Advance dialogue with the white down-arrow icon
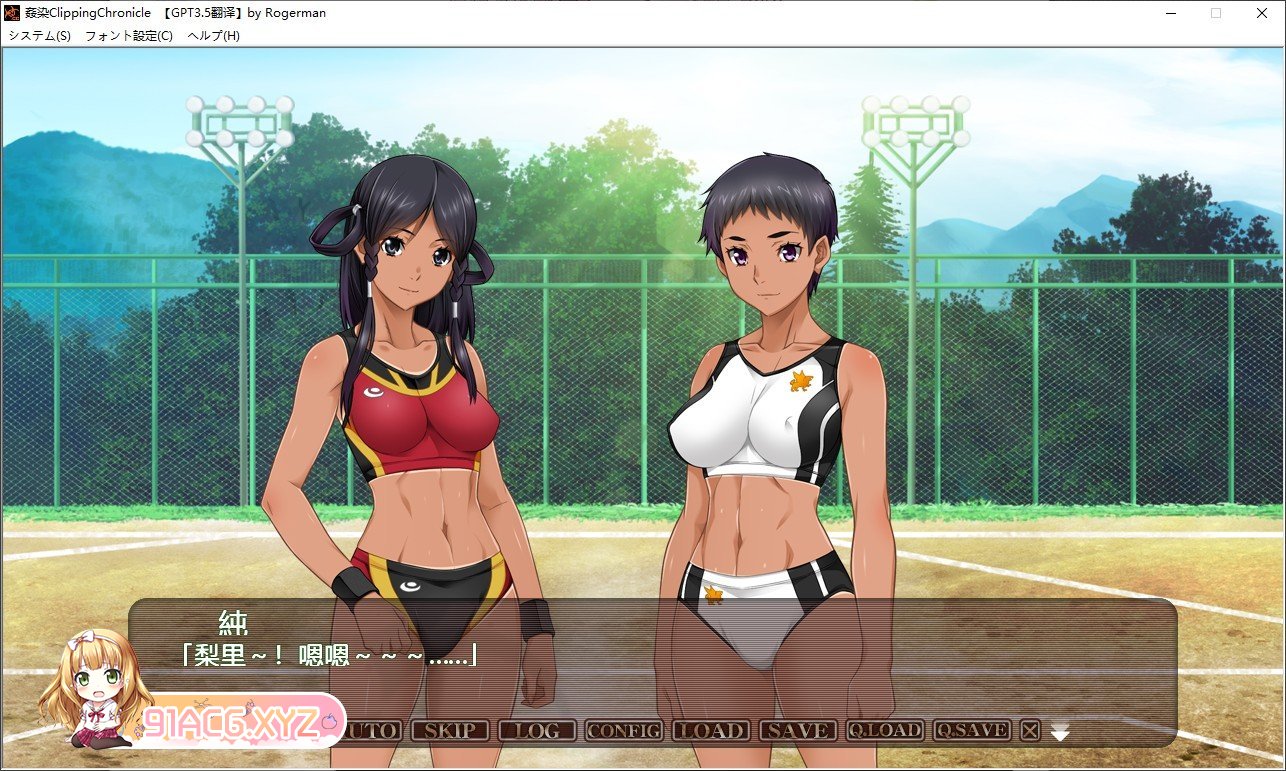The width and height of the screenshot is (1286, 771). (1060, 733)
